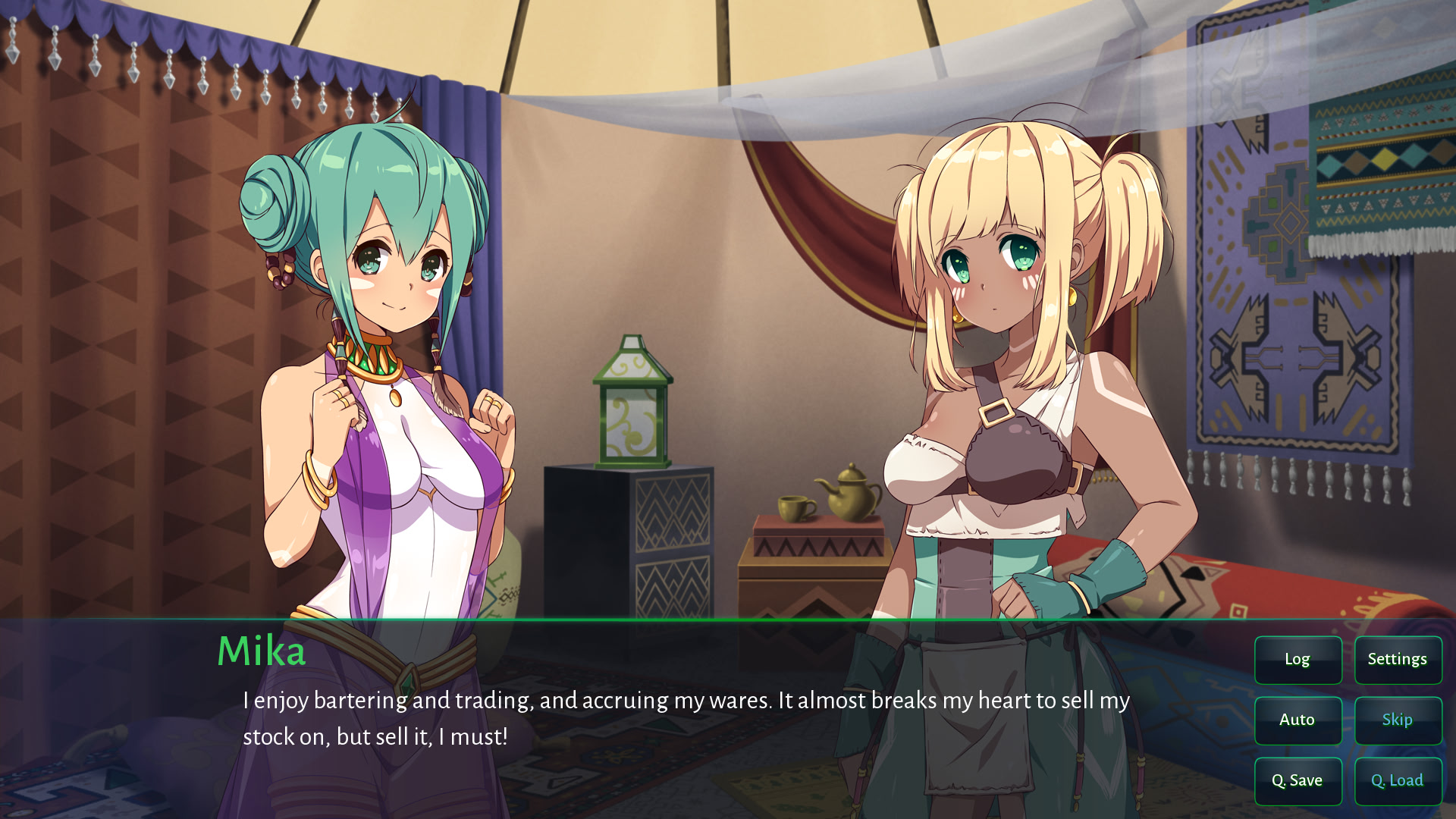Click Q. Load to quick load

[x=1398, y=781]
